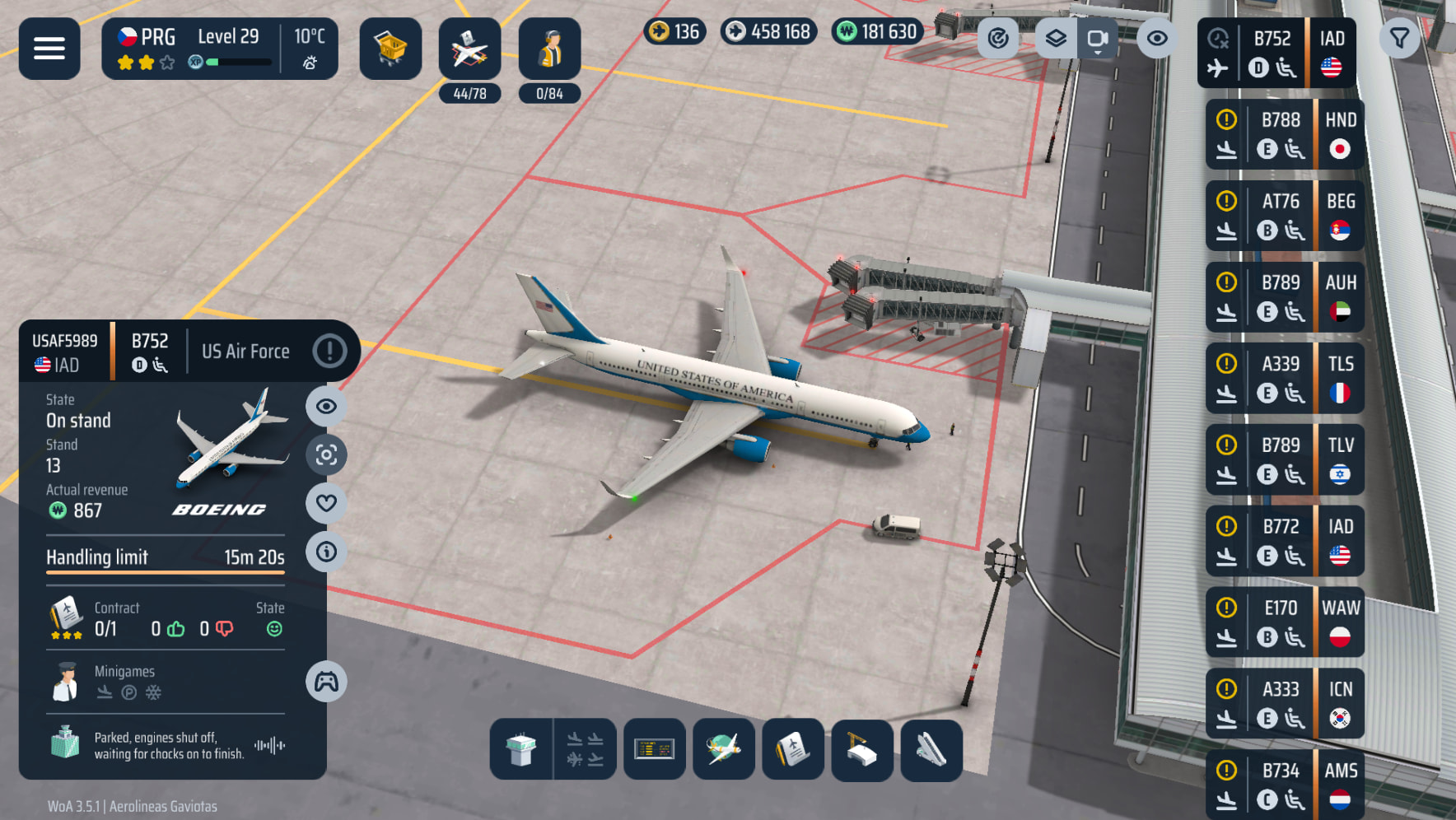Open the aircraft stands panel showing 44/78
Screen dimensions: 1456x820
(x=469, y=49)
